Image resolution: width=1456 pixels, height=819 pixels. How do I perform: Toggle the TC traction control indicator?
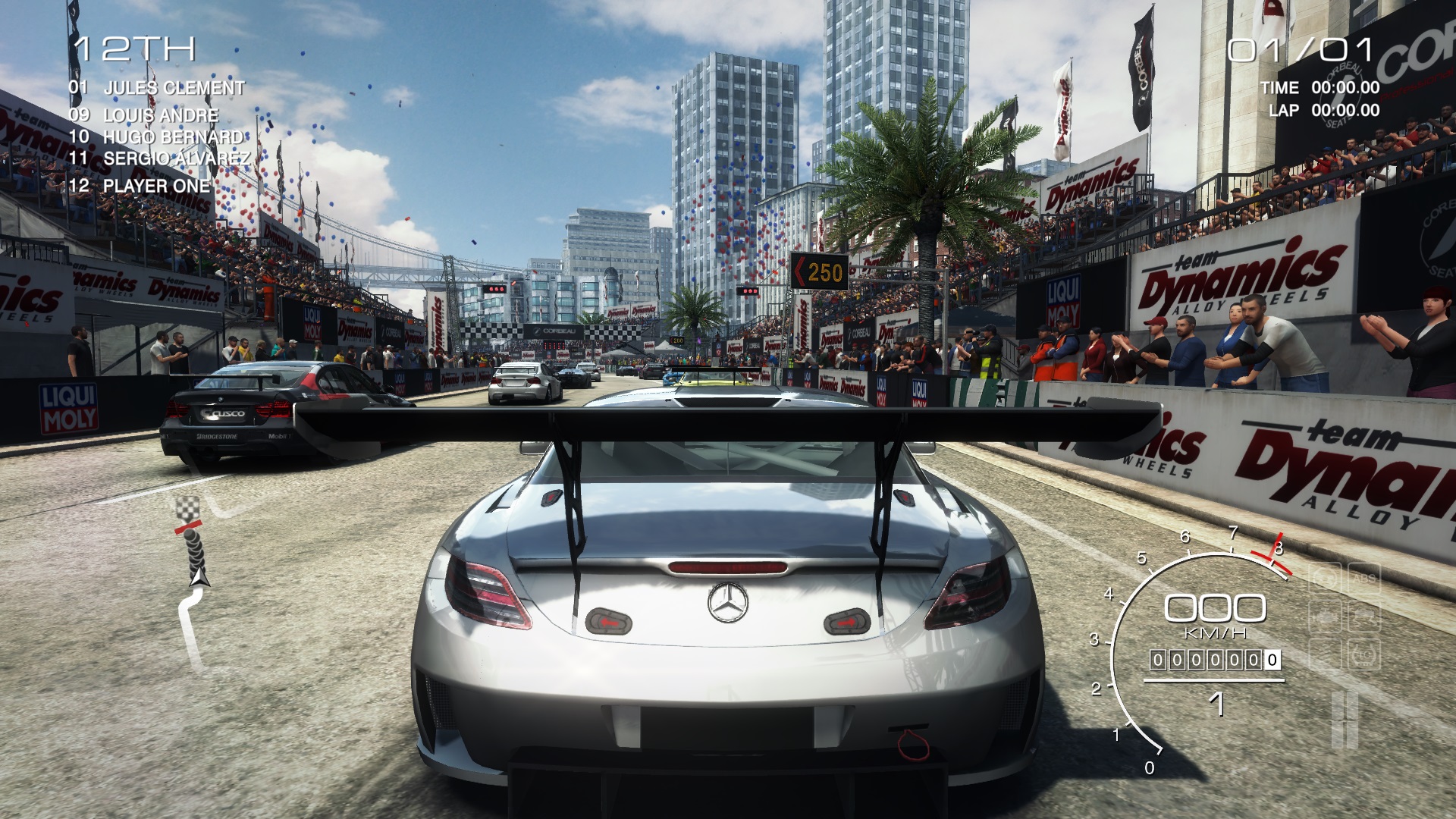[1363, 655]
